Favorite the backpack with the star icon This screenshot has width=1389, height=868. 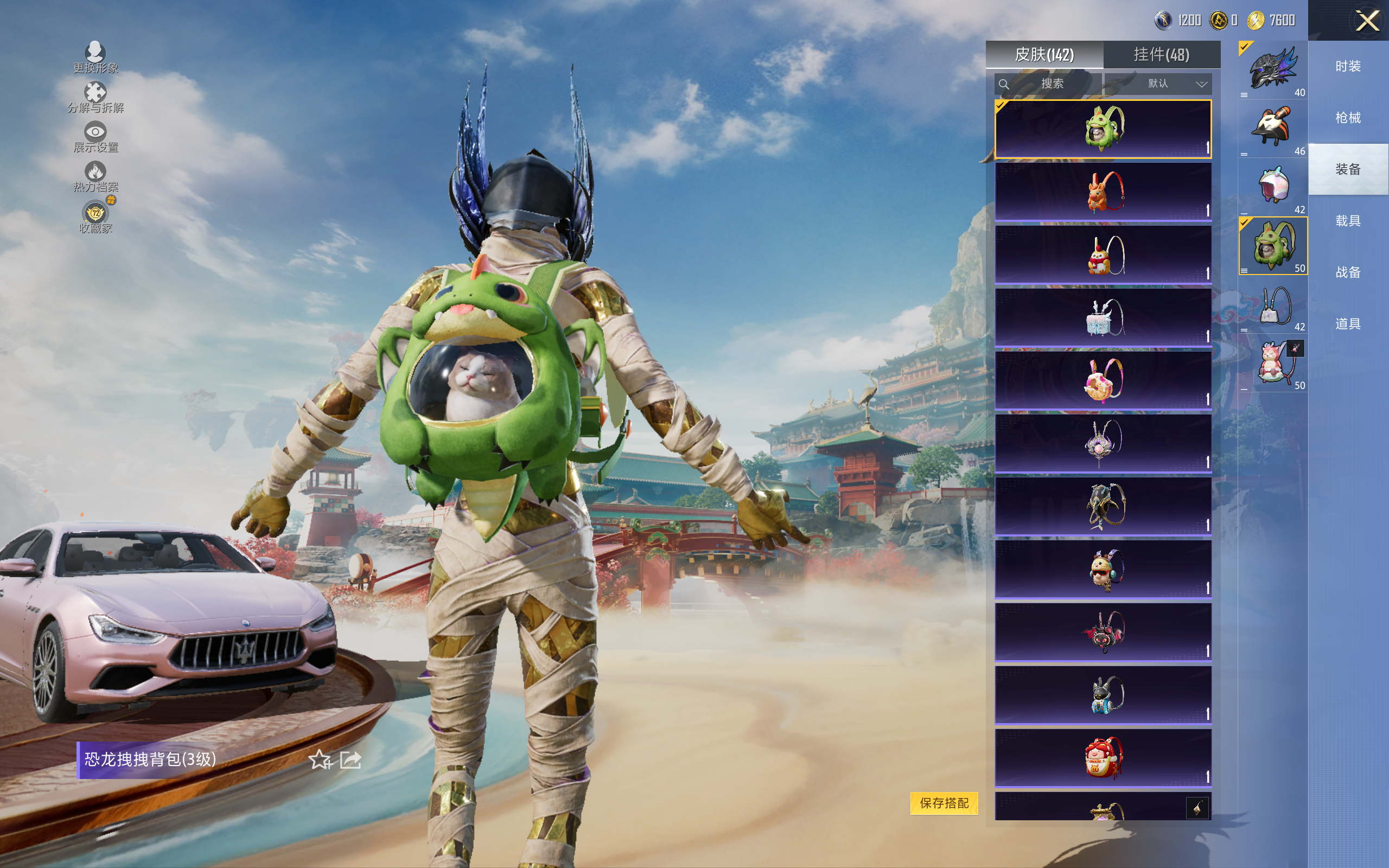[320, 760]
